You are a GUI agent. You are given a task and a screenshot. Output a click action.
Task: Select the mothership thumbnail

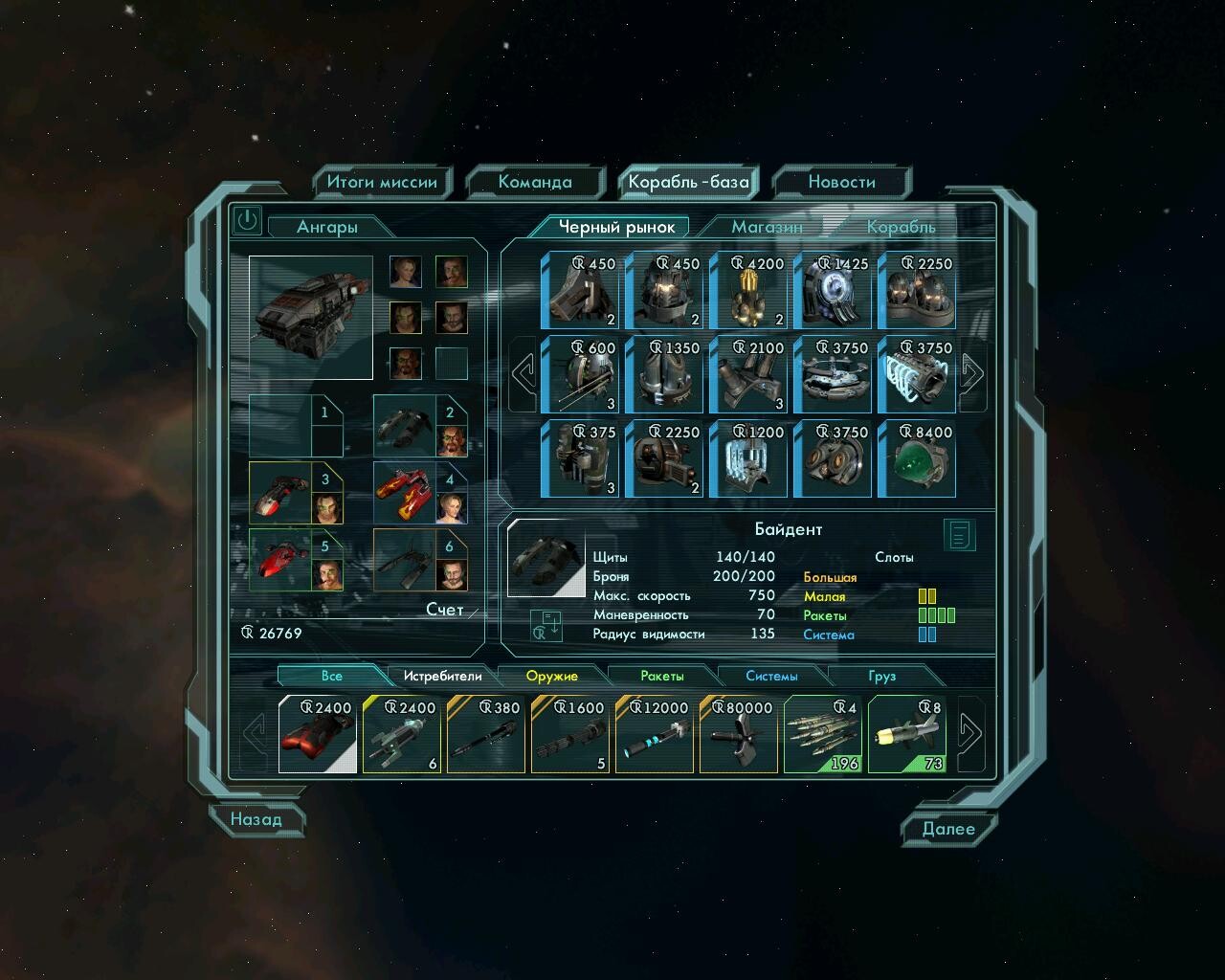(311, 317)
